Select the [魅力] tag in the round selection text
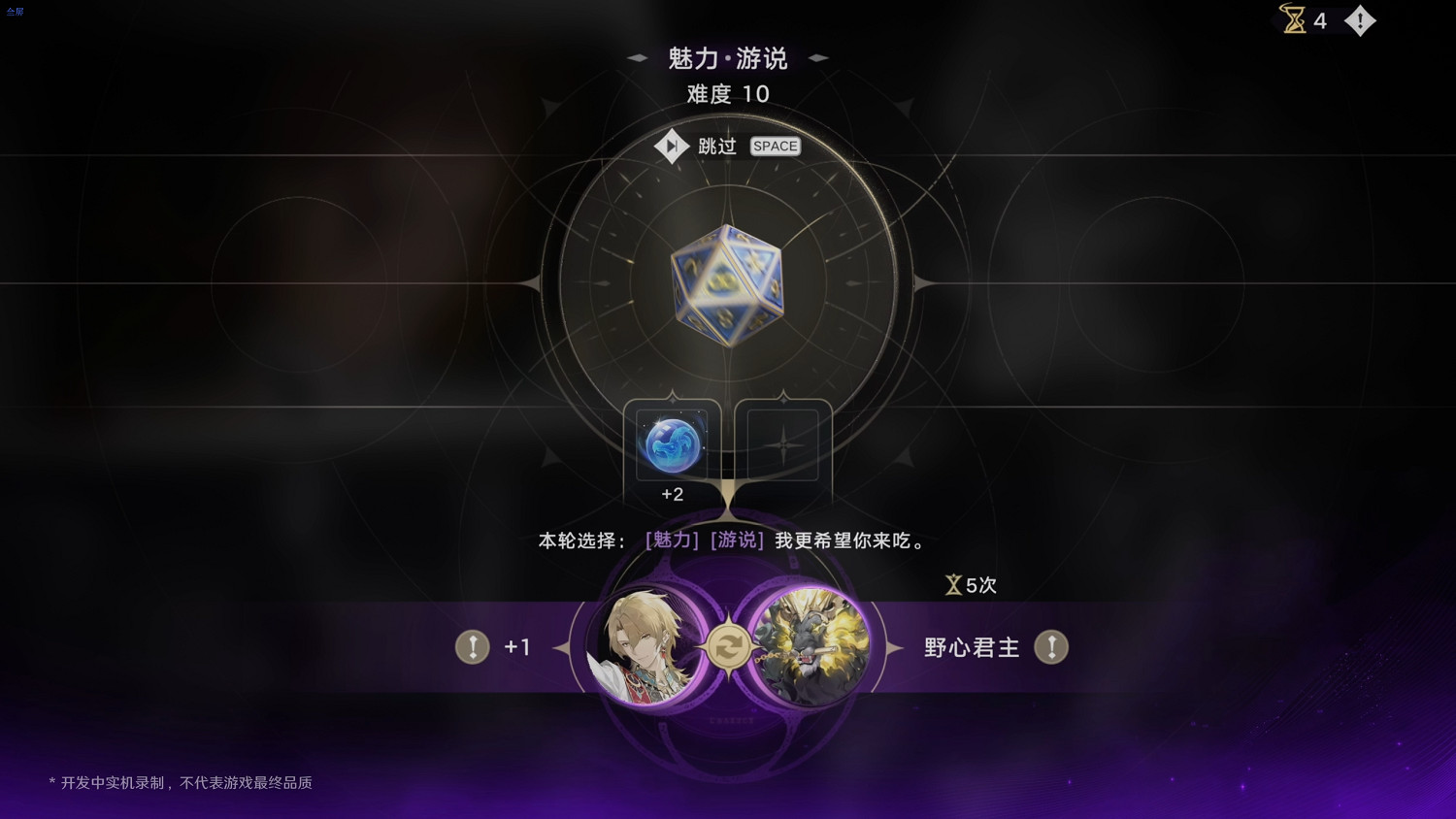The height and width of the screenshot is (819, 1456). click(671, 541)
